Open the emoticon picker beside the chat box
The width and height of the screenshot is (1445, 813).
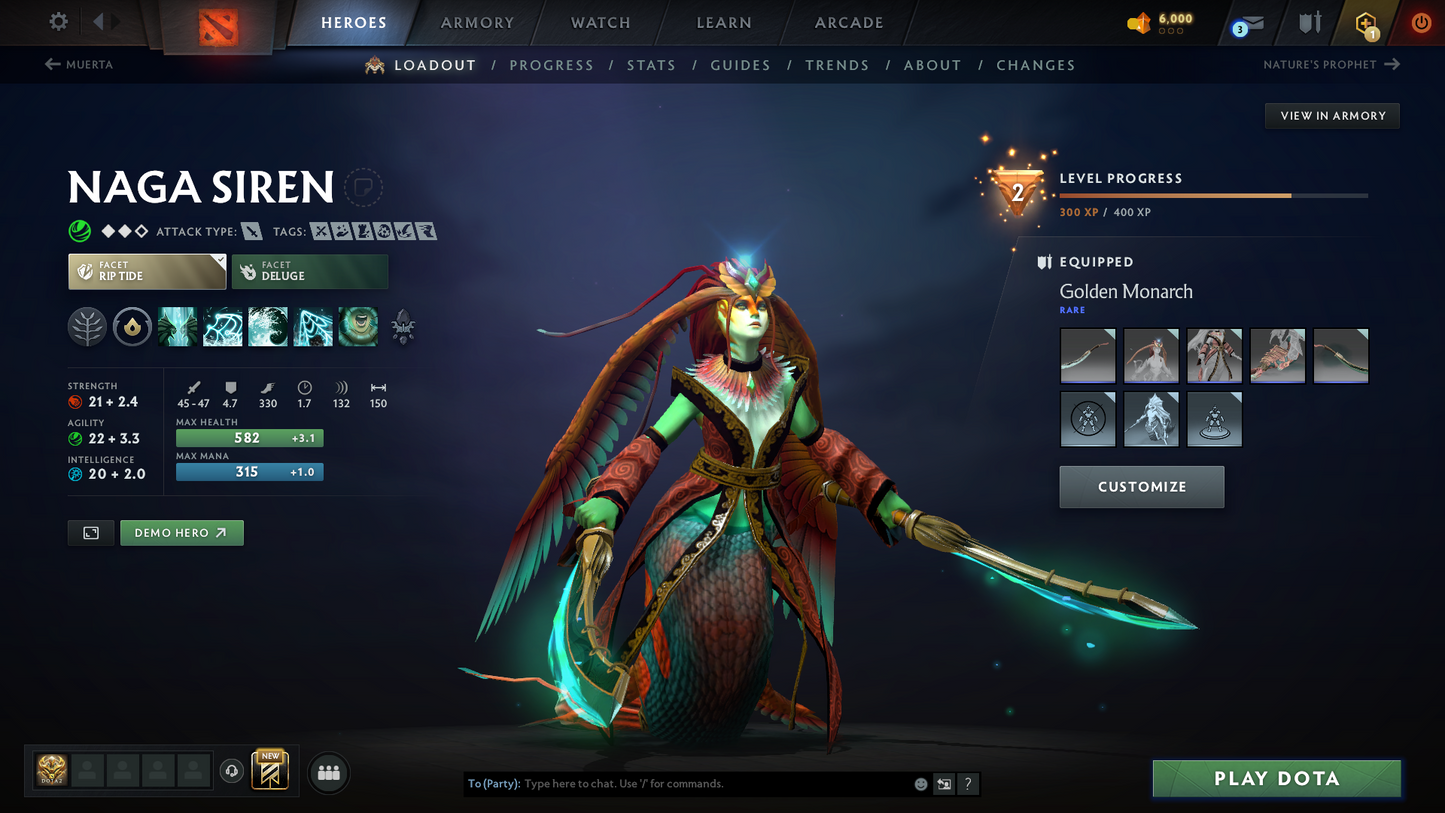(919, 784)
